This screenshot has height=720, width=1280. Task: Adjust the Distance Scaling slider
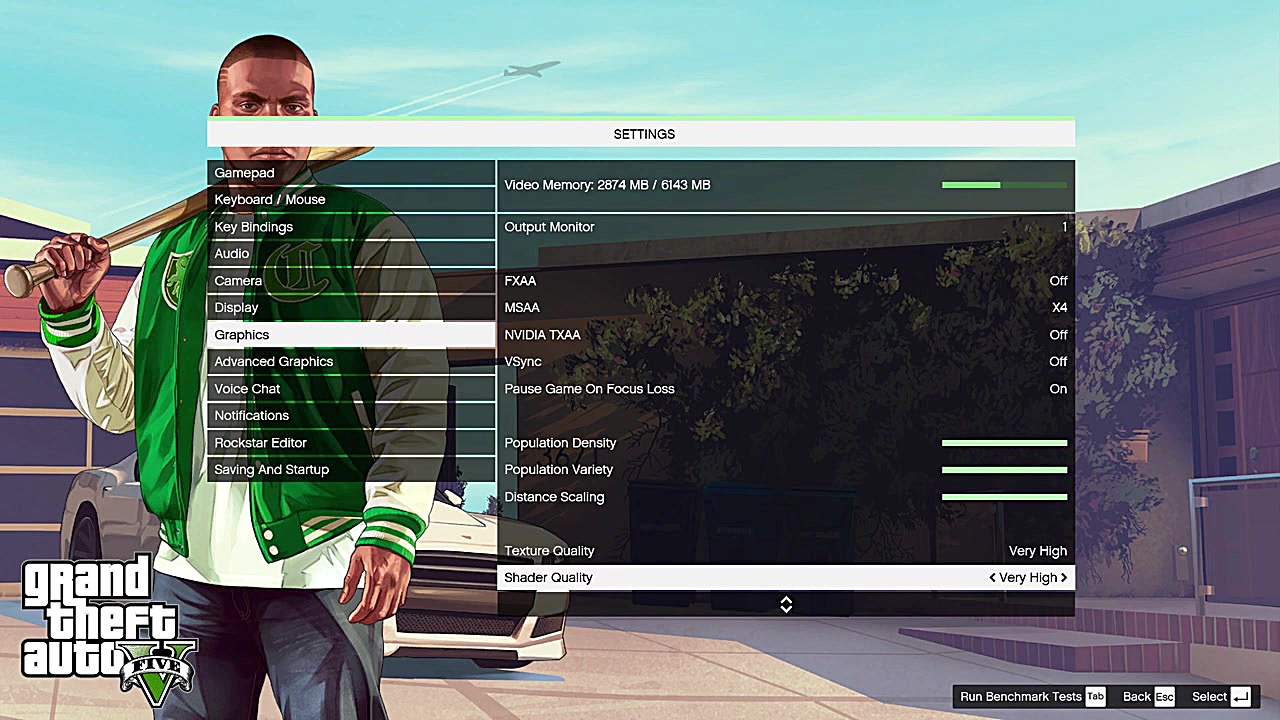tap(1004, 497)
